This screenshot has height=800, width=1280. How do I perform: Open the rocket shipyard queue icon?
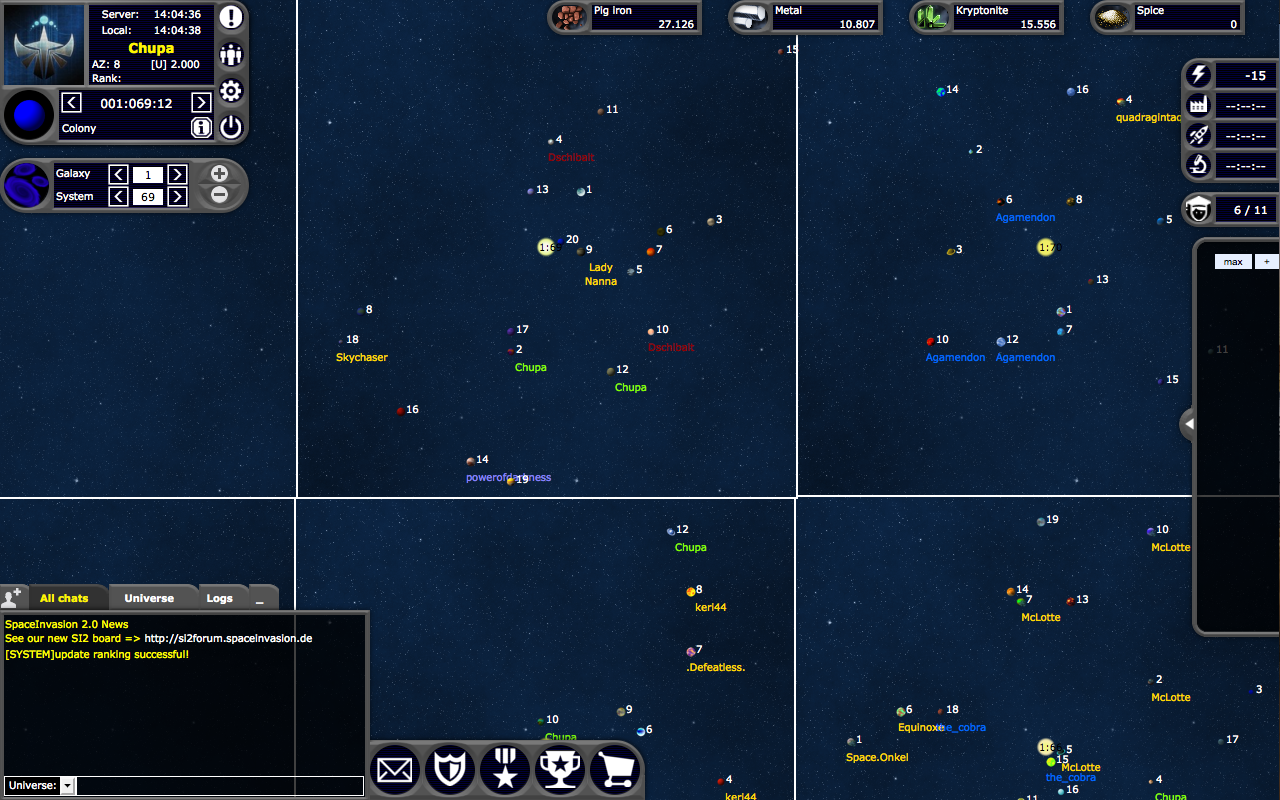pos(1197,136)
